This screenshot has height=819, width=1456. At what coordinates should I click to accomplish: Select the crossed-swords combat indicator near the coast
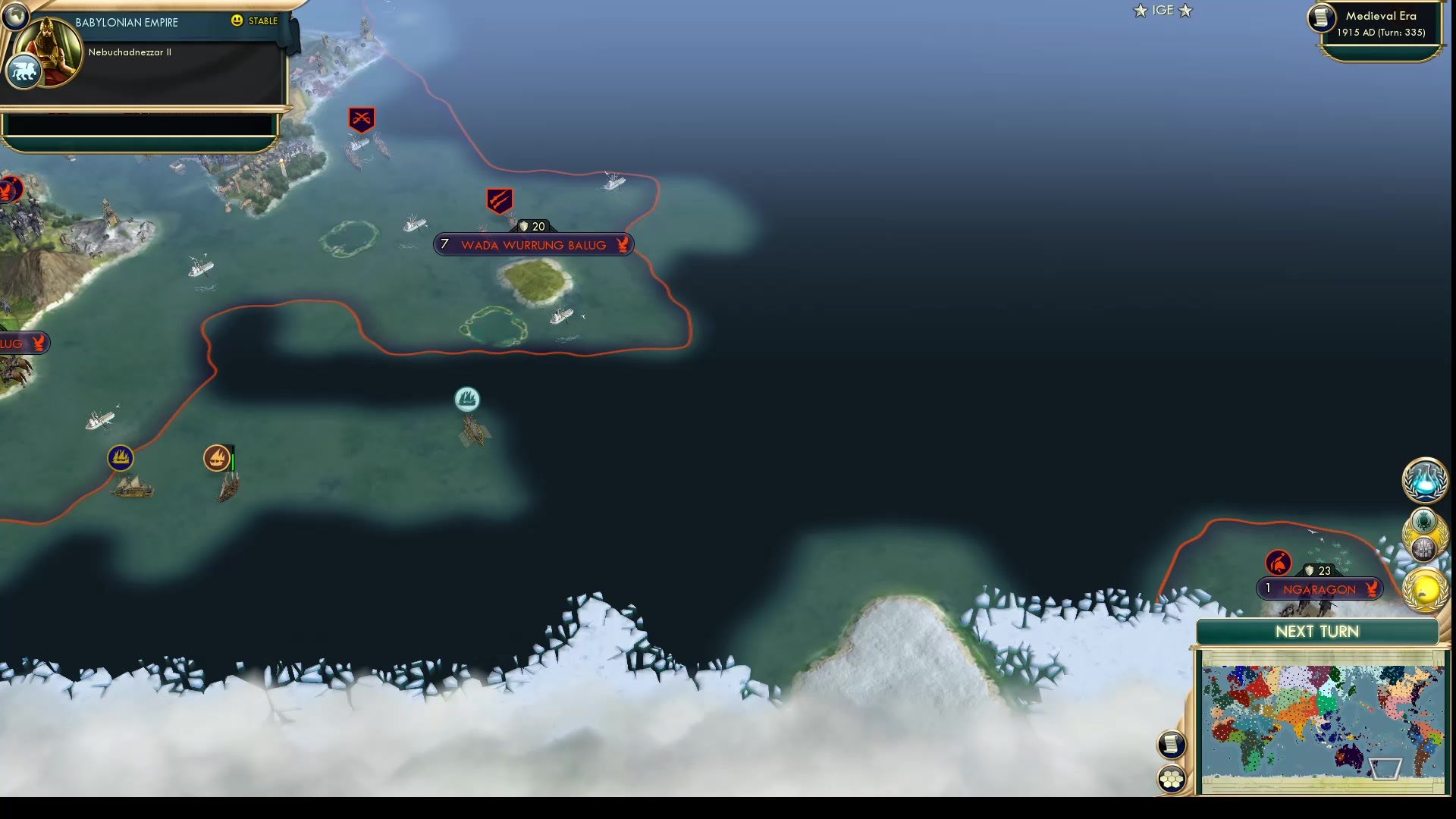360,118
